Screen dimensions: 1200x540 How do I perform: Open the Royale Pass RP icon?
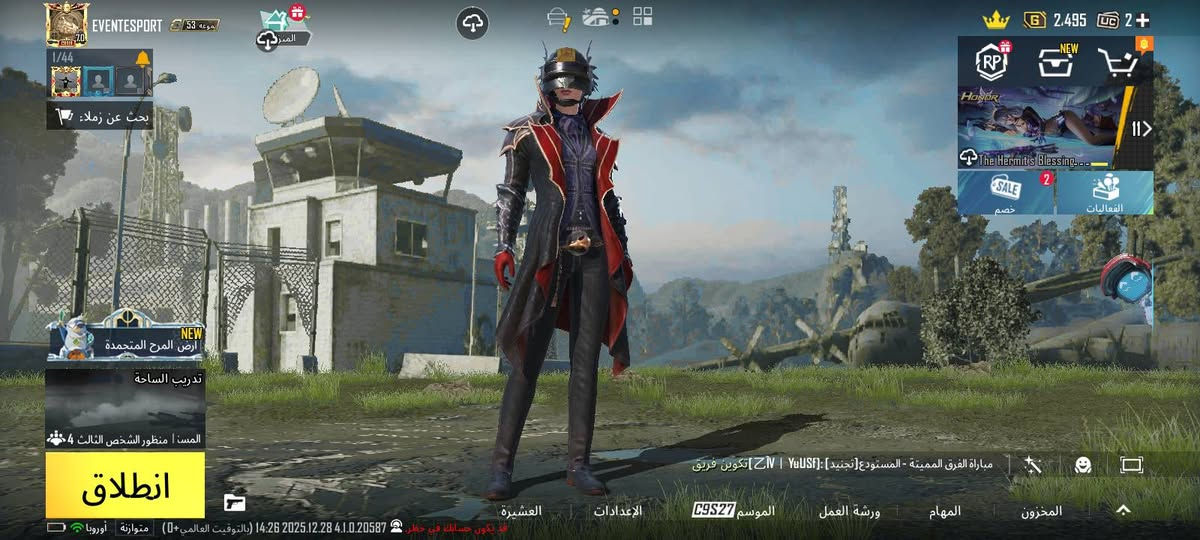(x=991, y=62)
